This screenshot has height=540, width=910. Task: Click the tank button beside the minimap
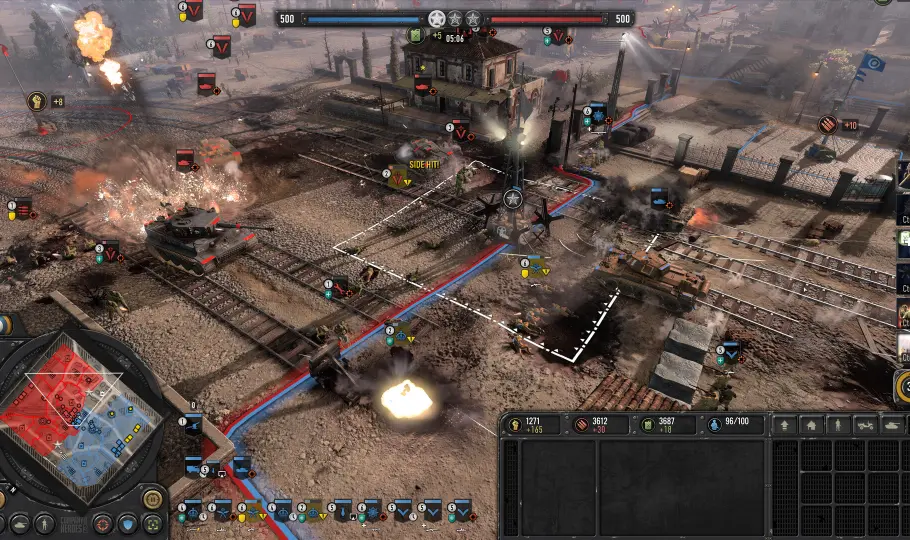18,523
